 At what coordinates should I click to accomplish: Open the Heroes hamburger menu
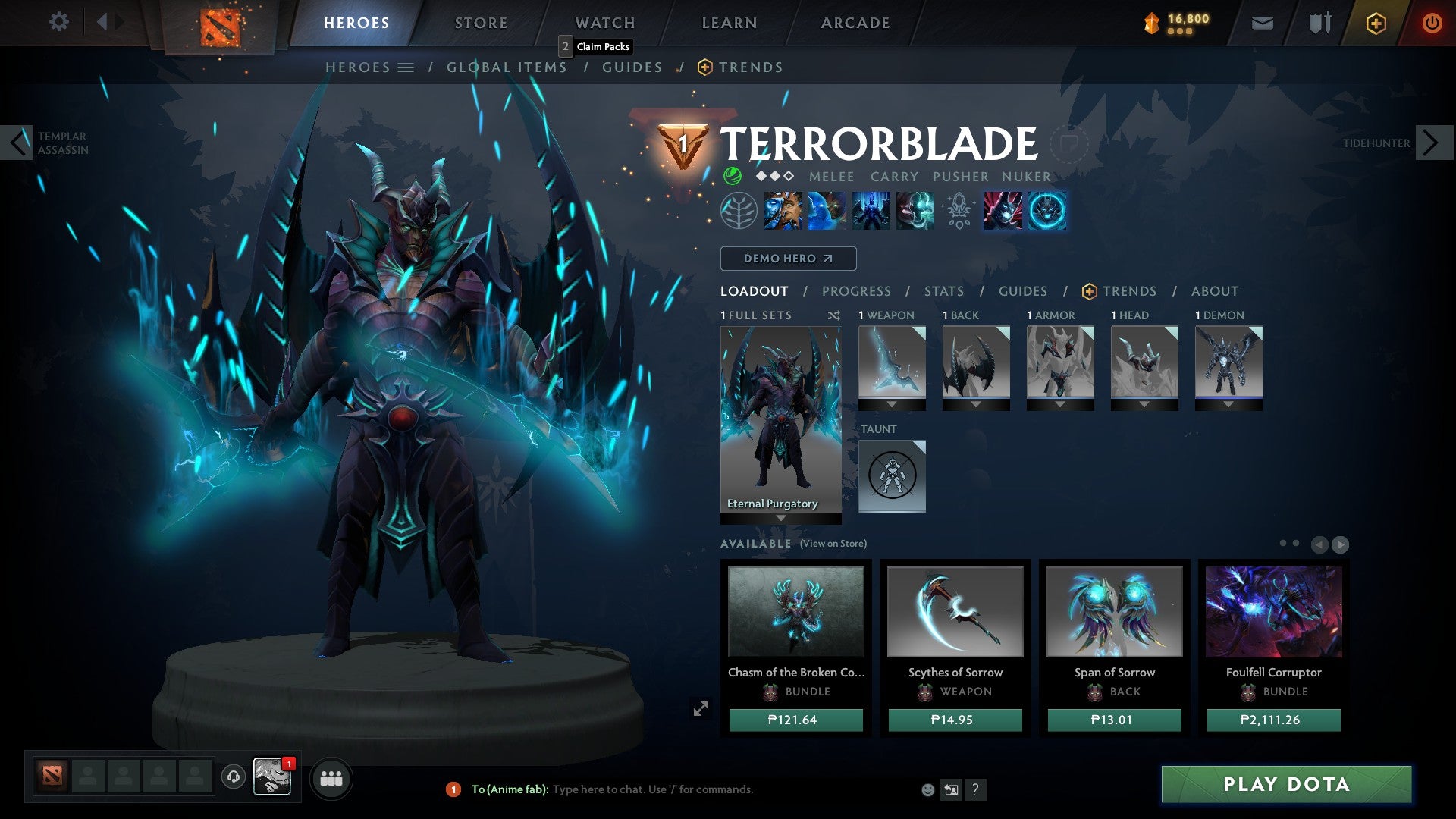406,67
